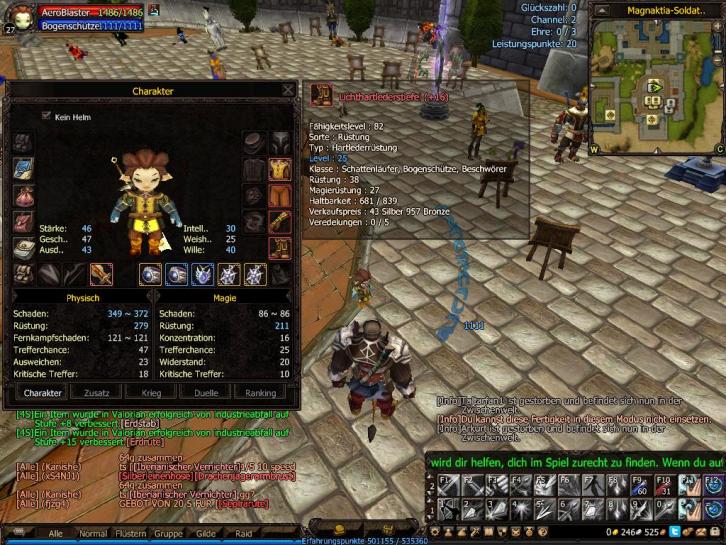The height and width of the screenshot is (545, 726).
Task: Select the equipped orange trousers slot
Action: [281, 195]
